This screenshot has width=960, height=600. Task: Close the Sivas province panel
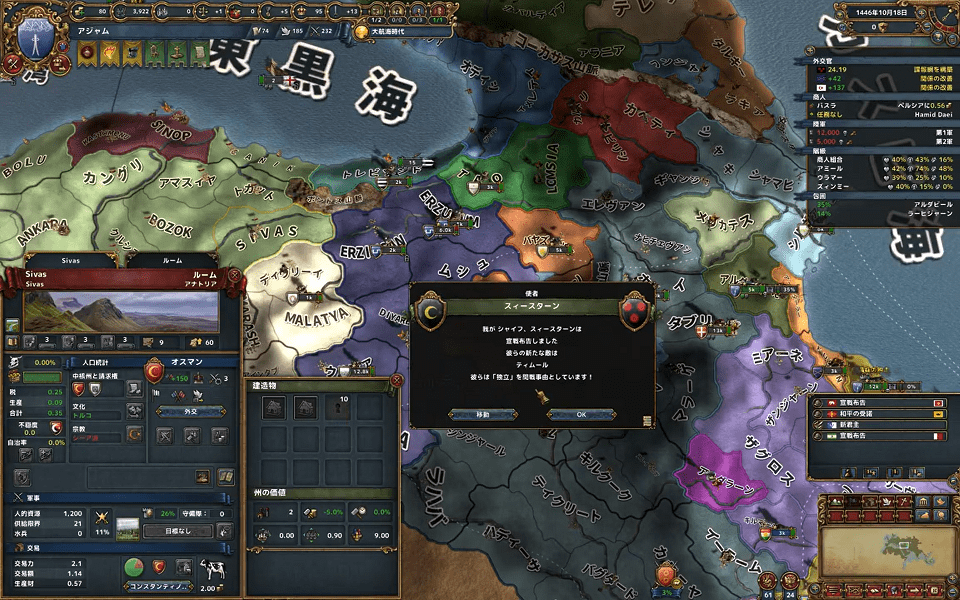[234, 274]
